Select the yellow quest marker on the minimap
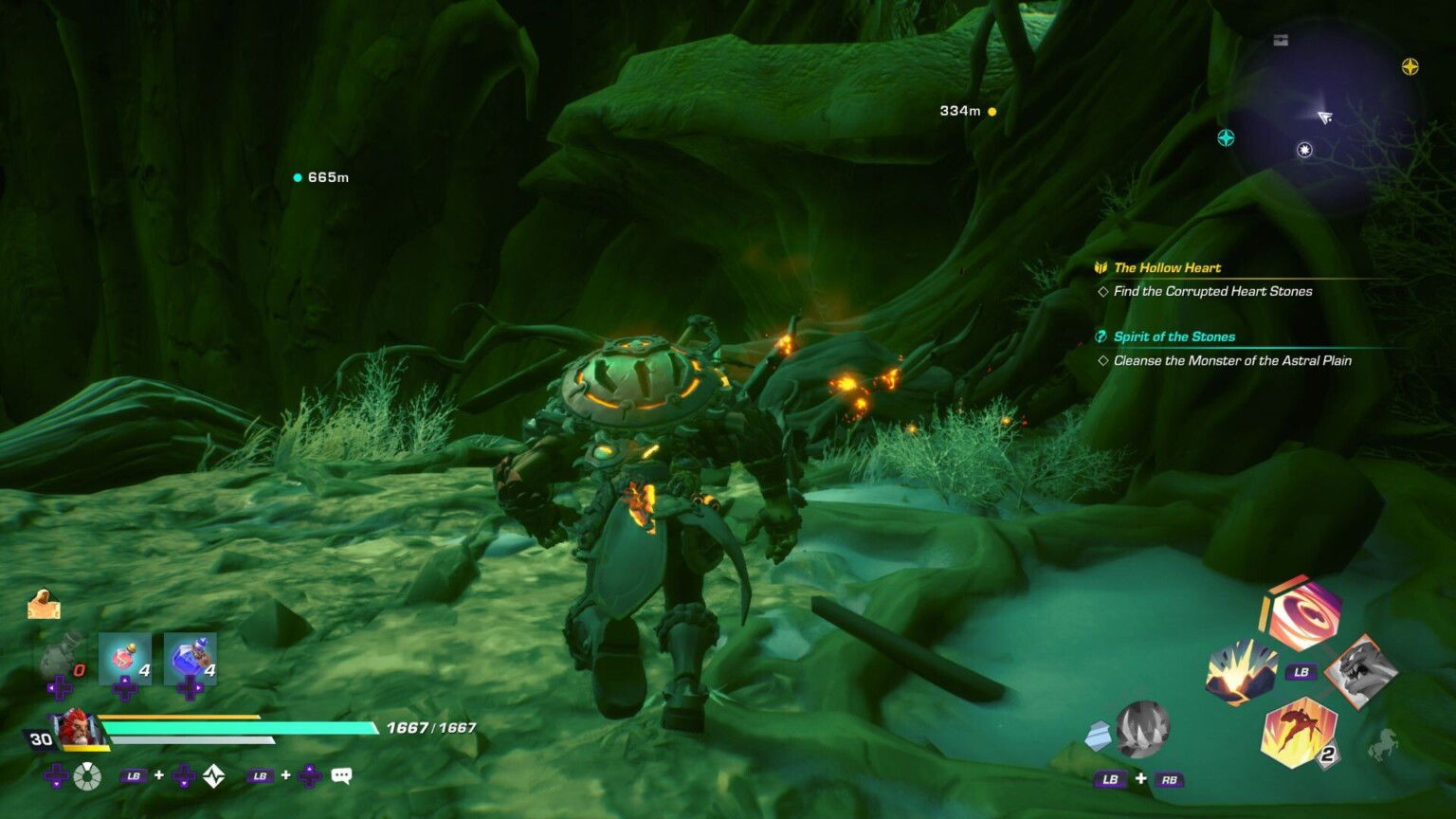1456x819 pixels. [x=1410, y=66]
